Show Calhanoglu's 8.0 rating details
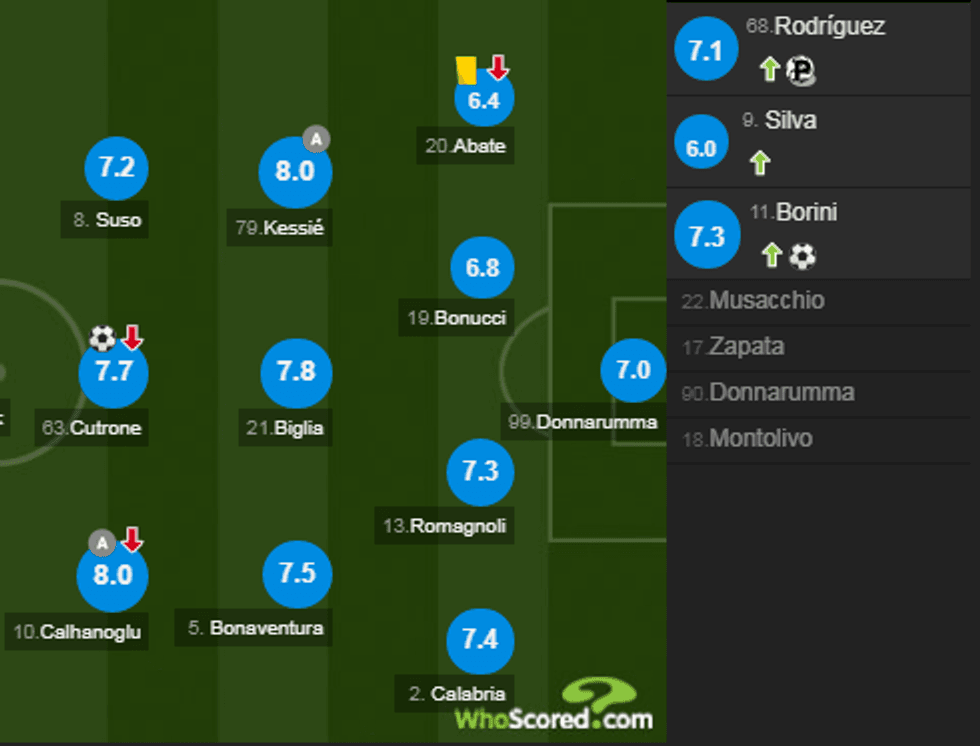Viewport: 980px width, 746px height. coord(112,576)
